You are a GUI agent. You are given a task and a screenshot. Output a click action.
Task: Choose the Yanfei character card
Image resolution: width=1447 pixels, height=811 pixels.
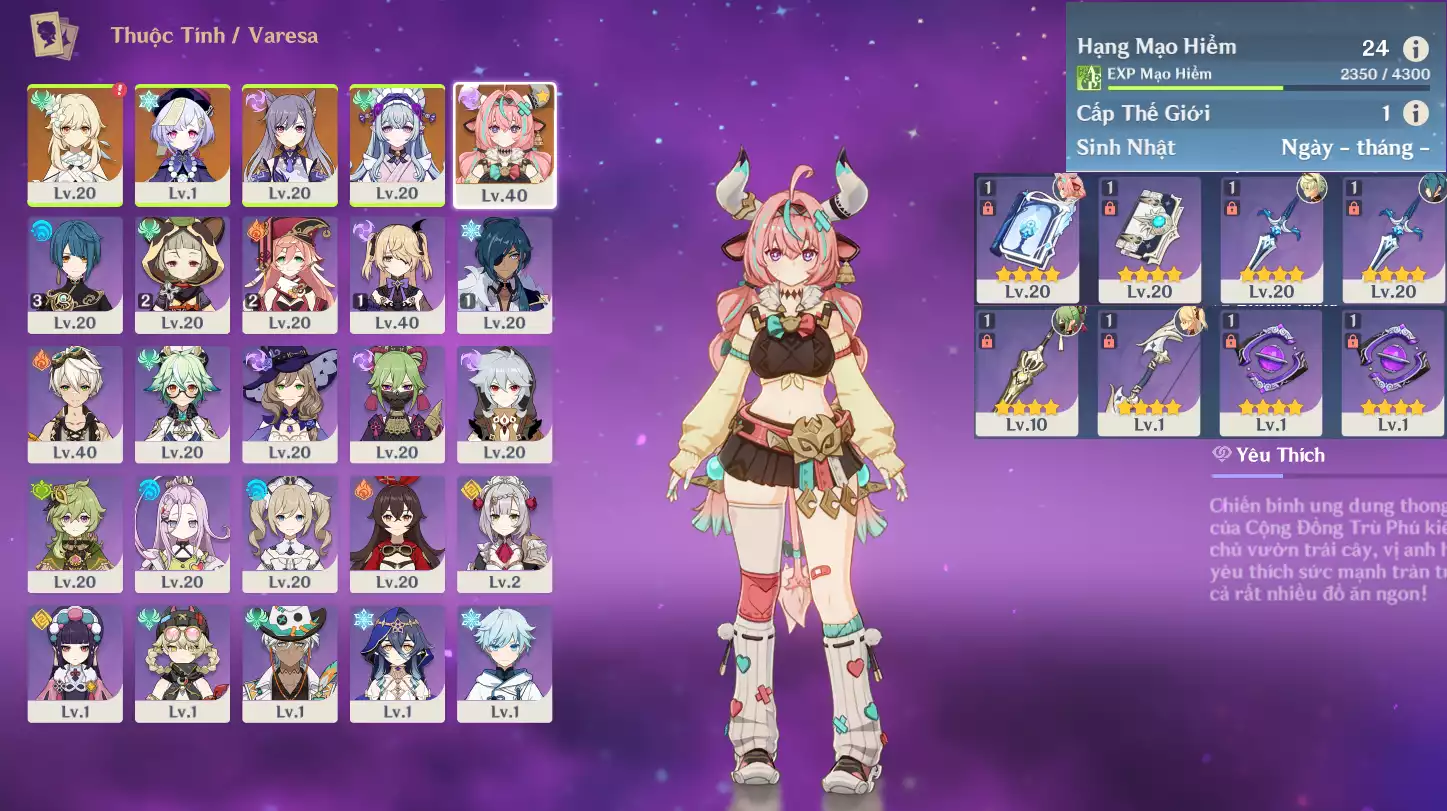(x=290, y=274)
